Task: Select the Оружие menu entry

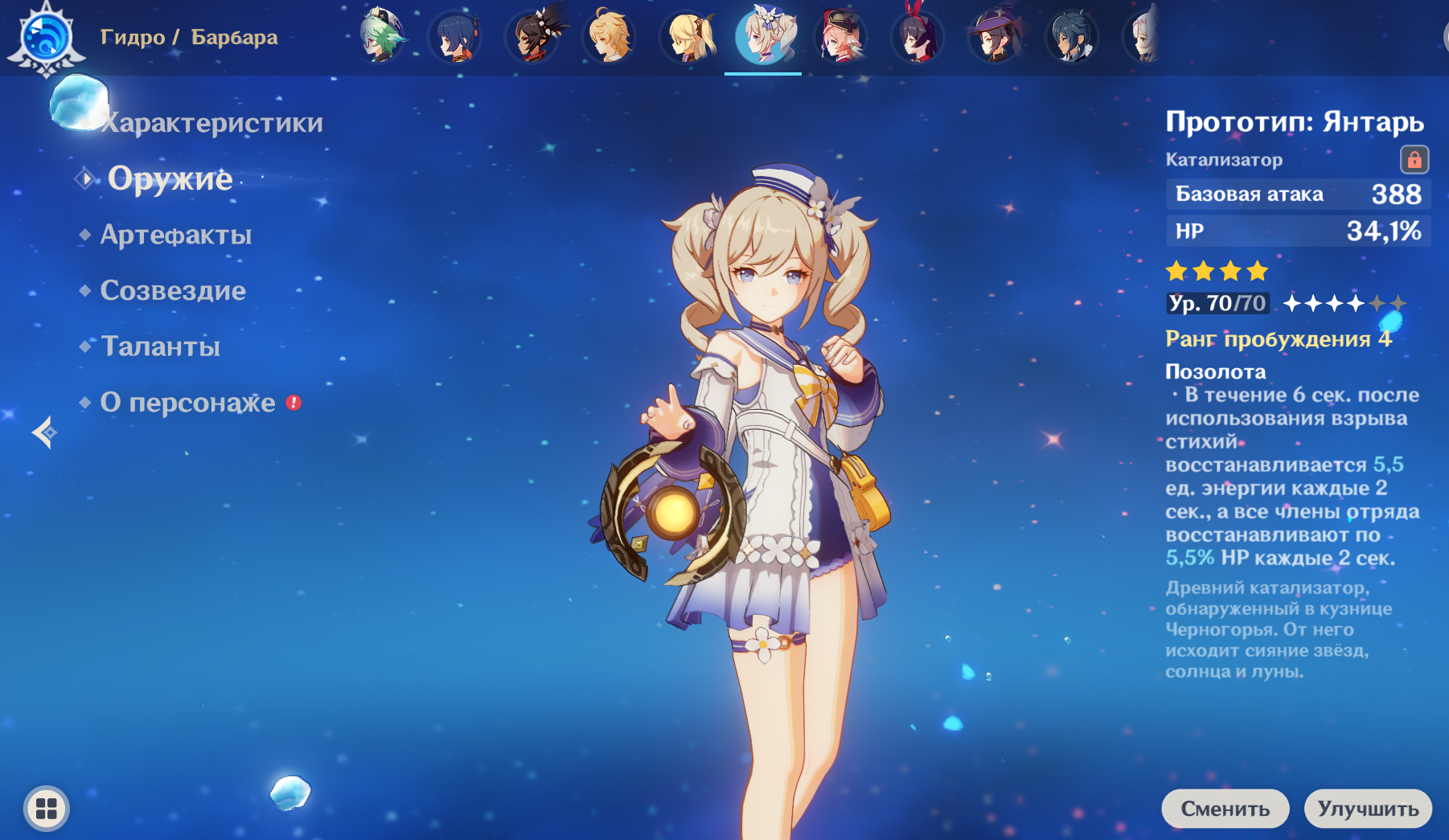Action: 170,178
